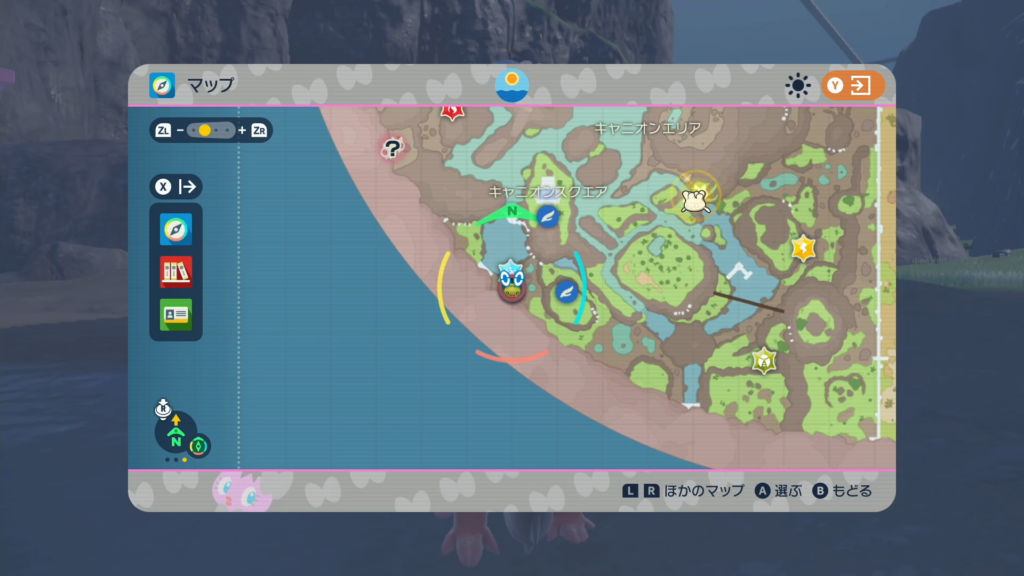
Task: Open the green profile card app icon
Action: [176, 313]
